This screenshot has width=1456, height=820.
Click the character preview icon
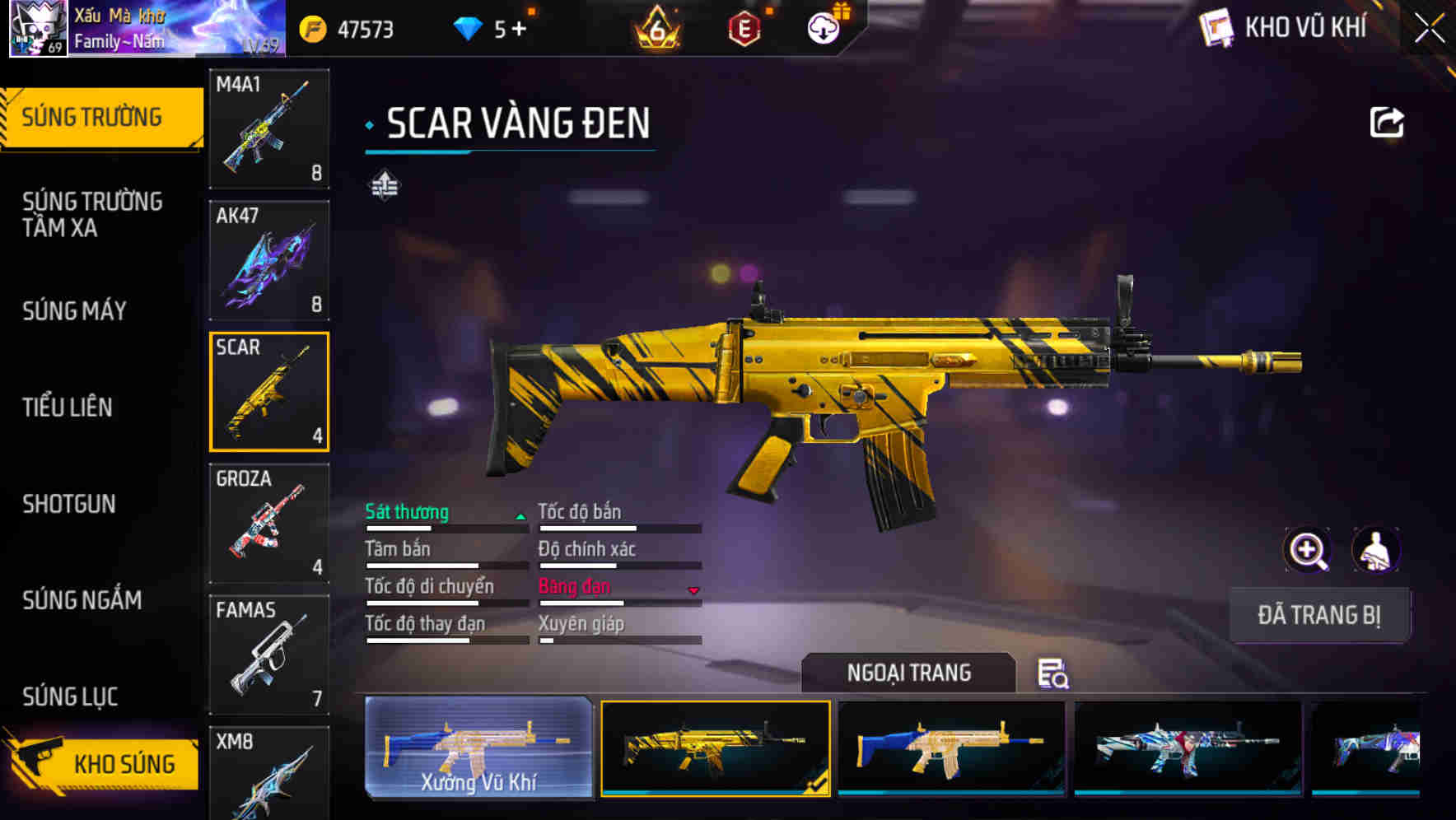(1375, 550)
